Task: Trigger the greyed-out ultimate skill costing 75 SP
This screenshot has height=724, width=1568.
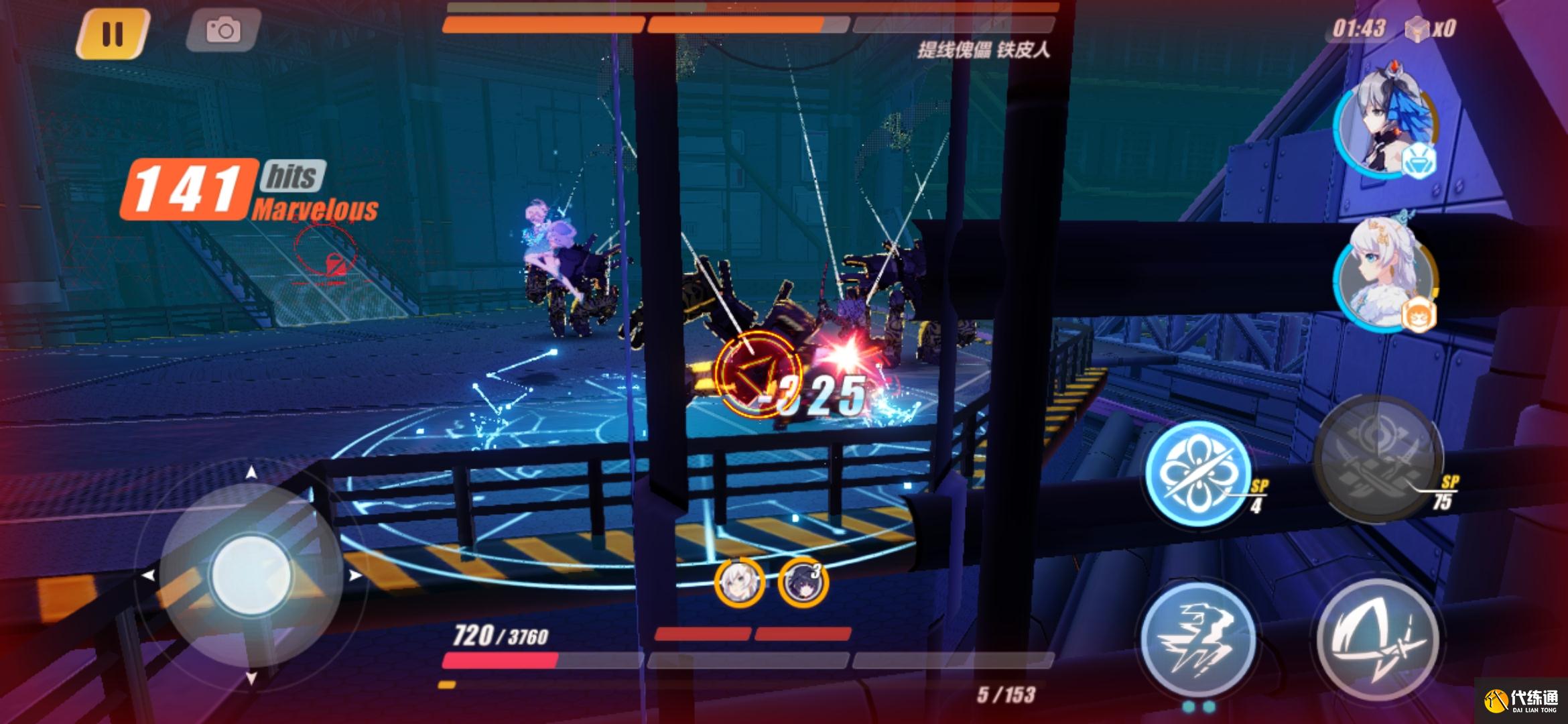Action: coord(1378,457)
